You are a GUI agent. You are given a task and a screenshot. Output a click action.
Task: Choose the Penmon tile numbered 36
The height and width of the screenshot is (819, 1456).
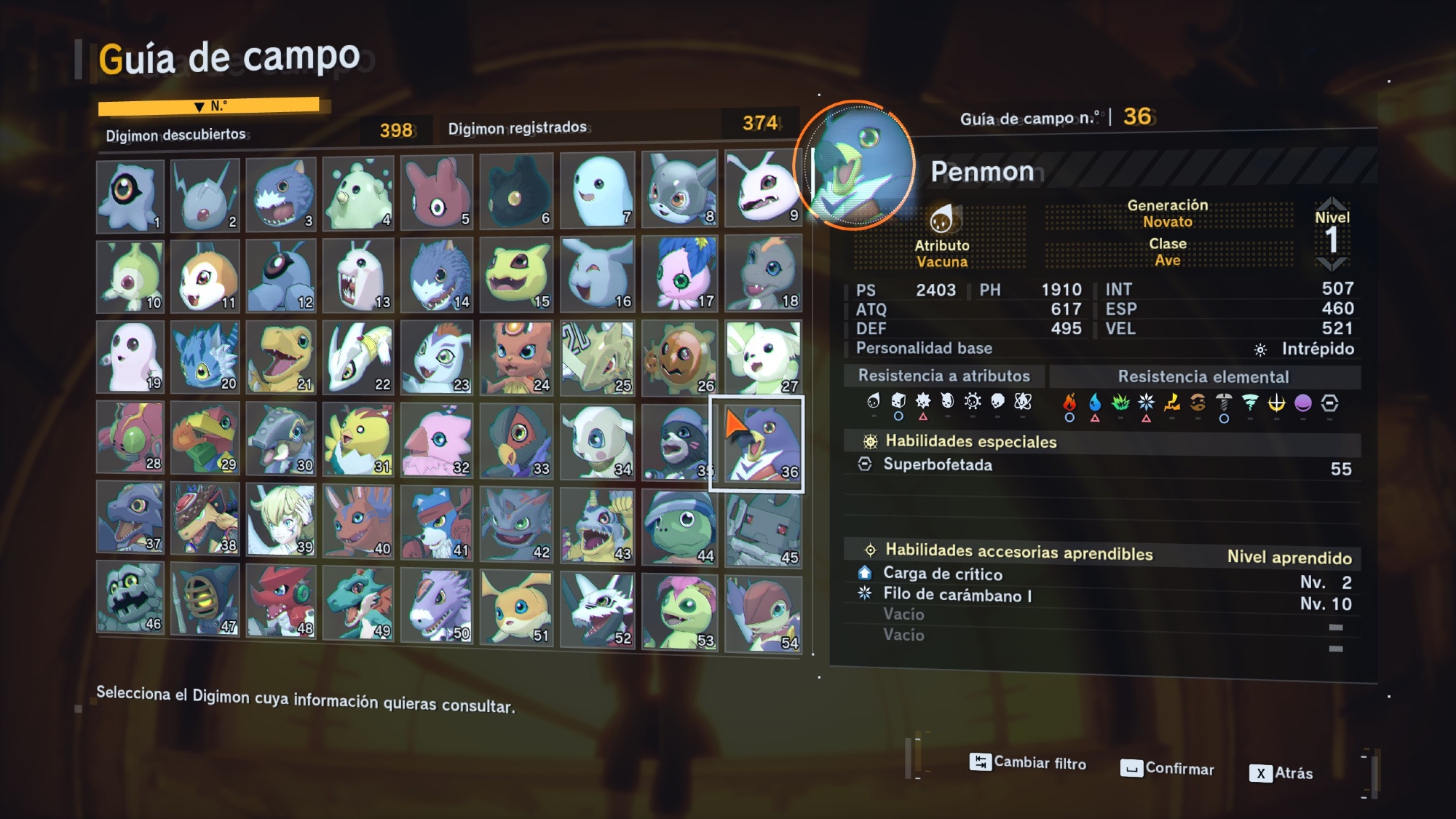tap(757, 443)
